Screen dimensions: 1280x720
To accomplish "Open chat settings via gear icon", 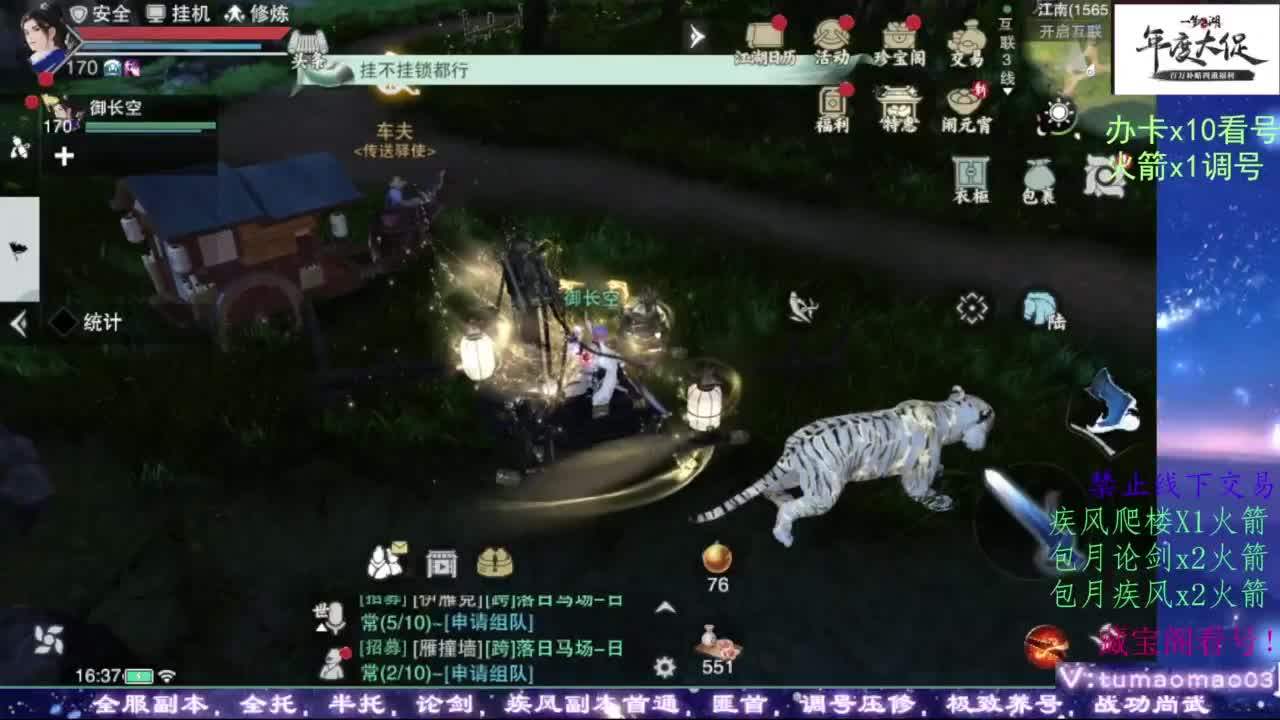I will [663, 668].
